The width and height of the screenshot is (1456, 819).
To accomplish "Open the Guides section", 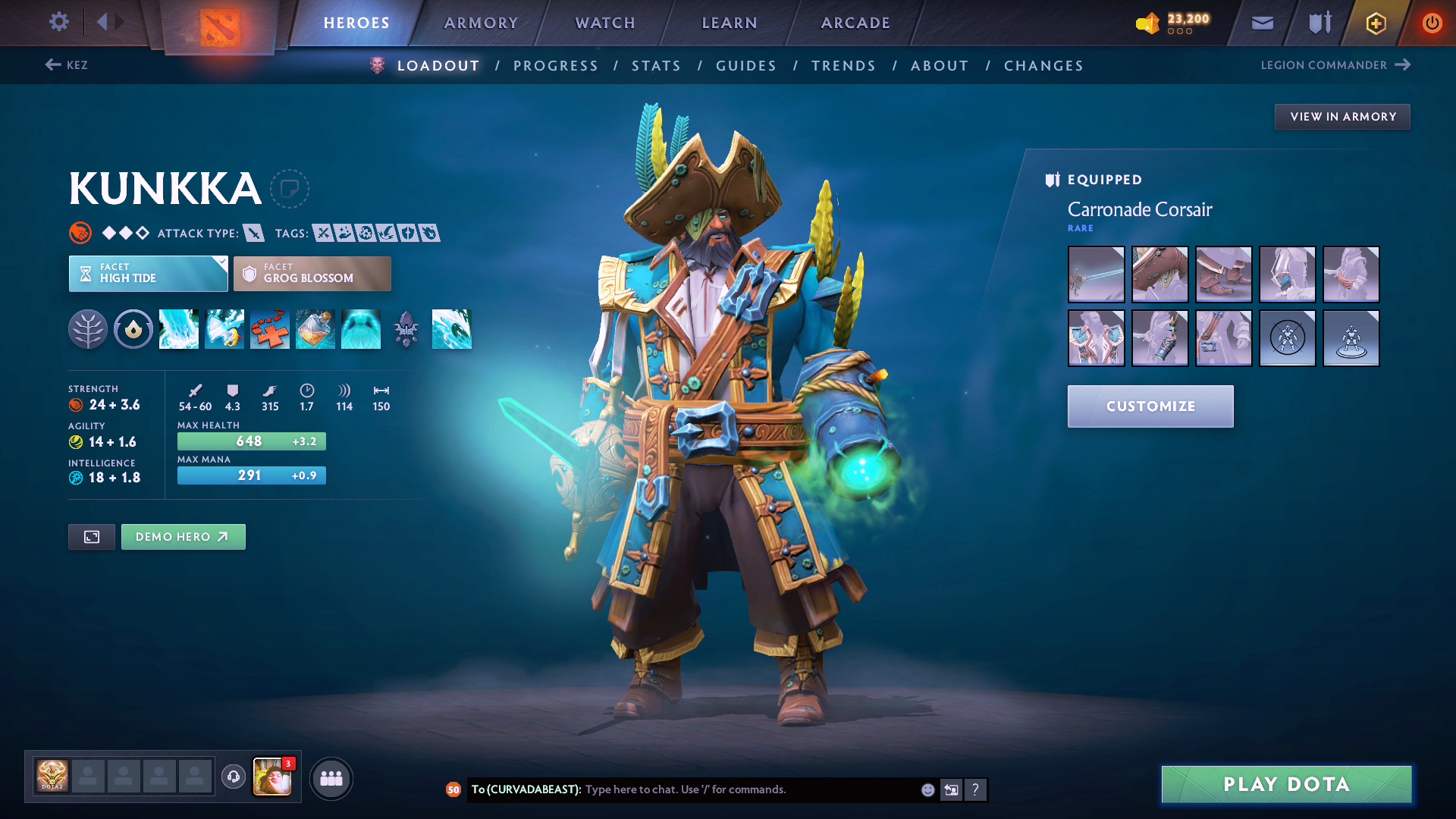I will tap(746, 66).
